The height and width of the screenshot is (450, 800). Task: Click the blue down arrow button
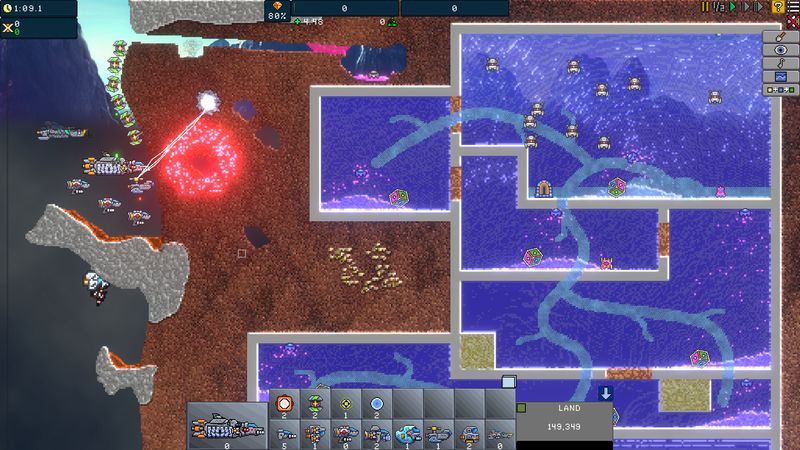pyautogui.click(x=606, y=393)
